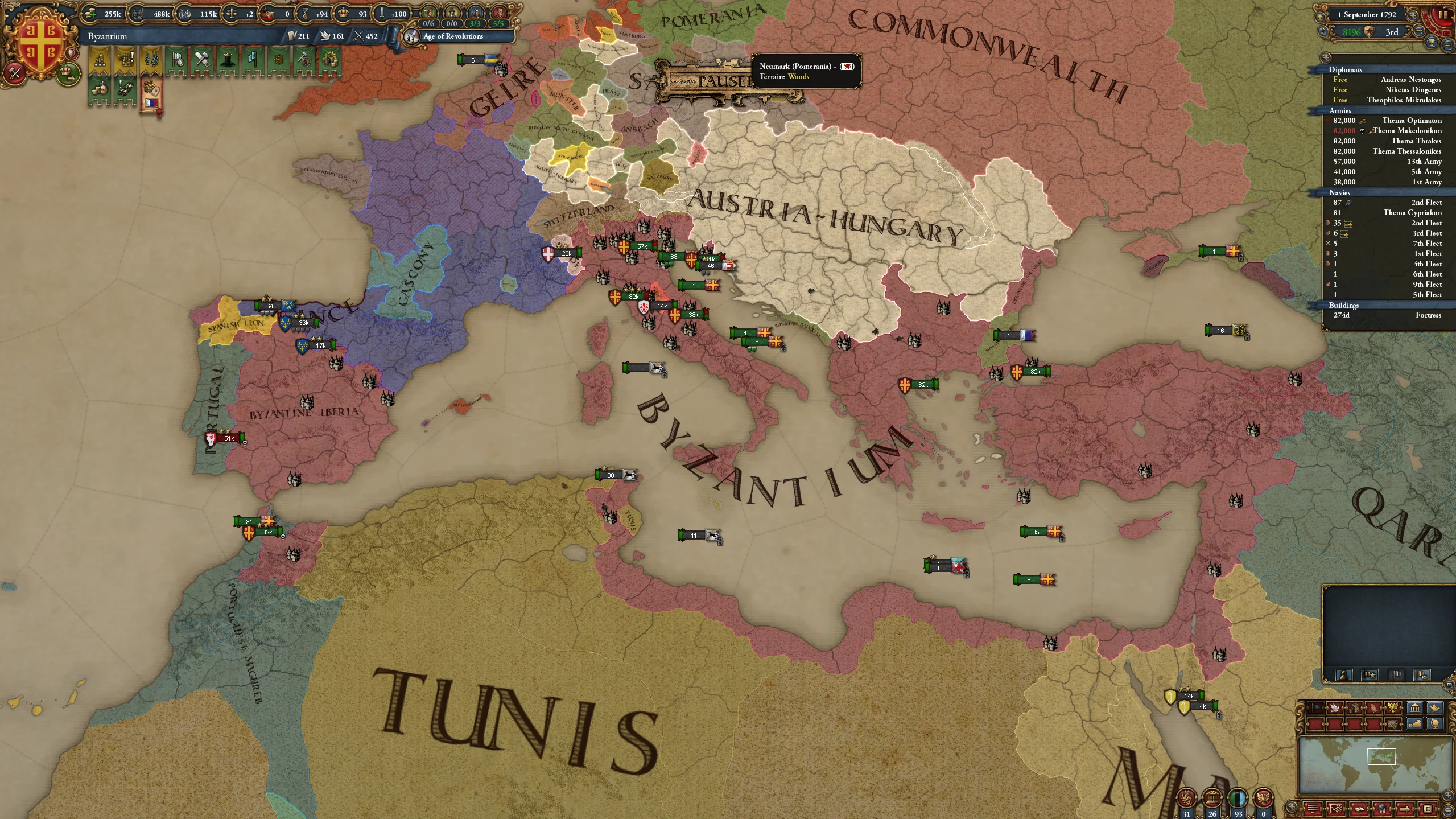Toggle the pause button
Viewport: 1456px width, 819px height.
point(1443,16)
